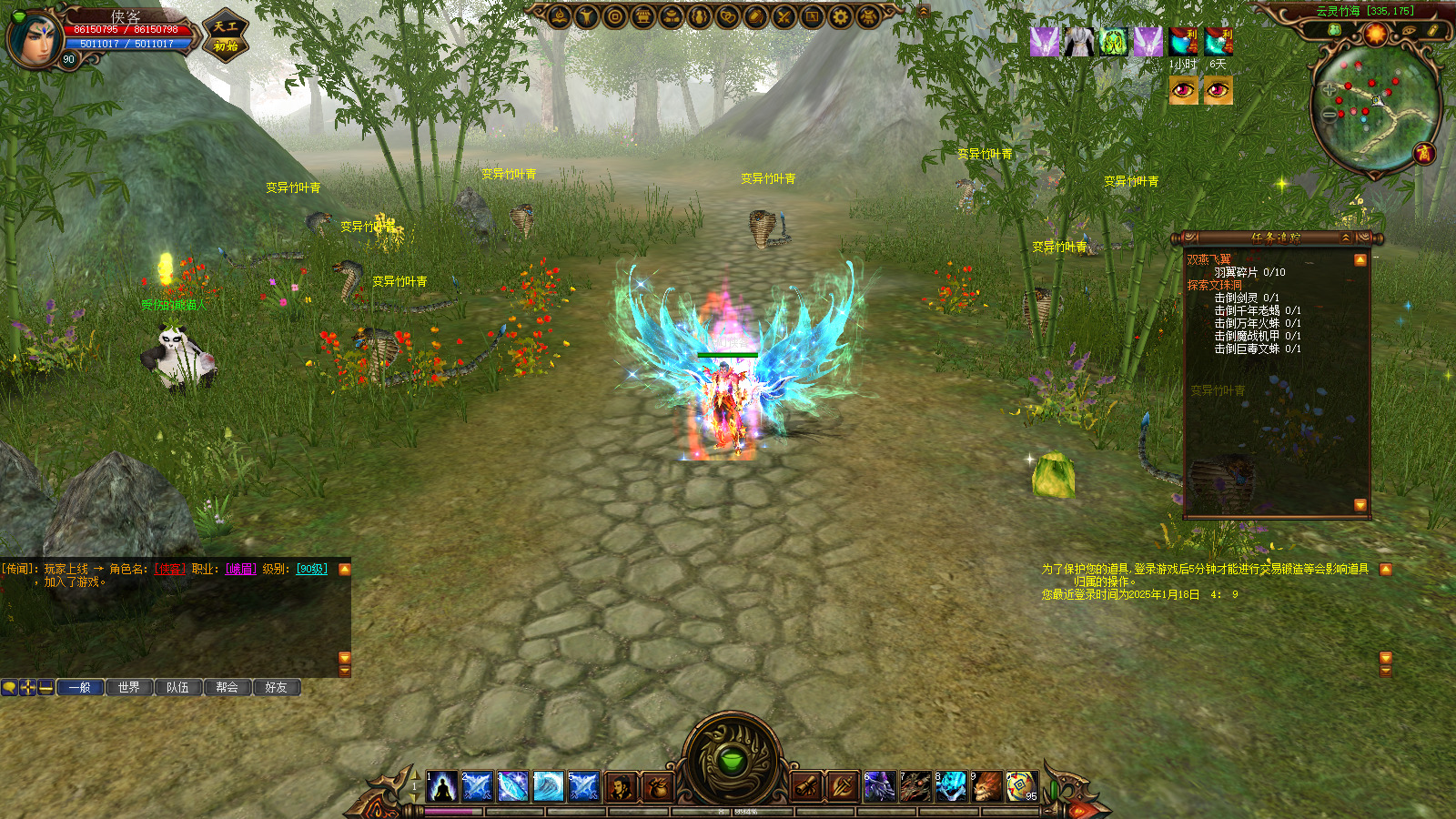1456x819 pixels.
Task: Zoom in the minimap with plus button
Action: pos(1330,90)
